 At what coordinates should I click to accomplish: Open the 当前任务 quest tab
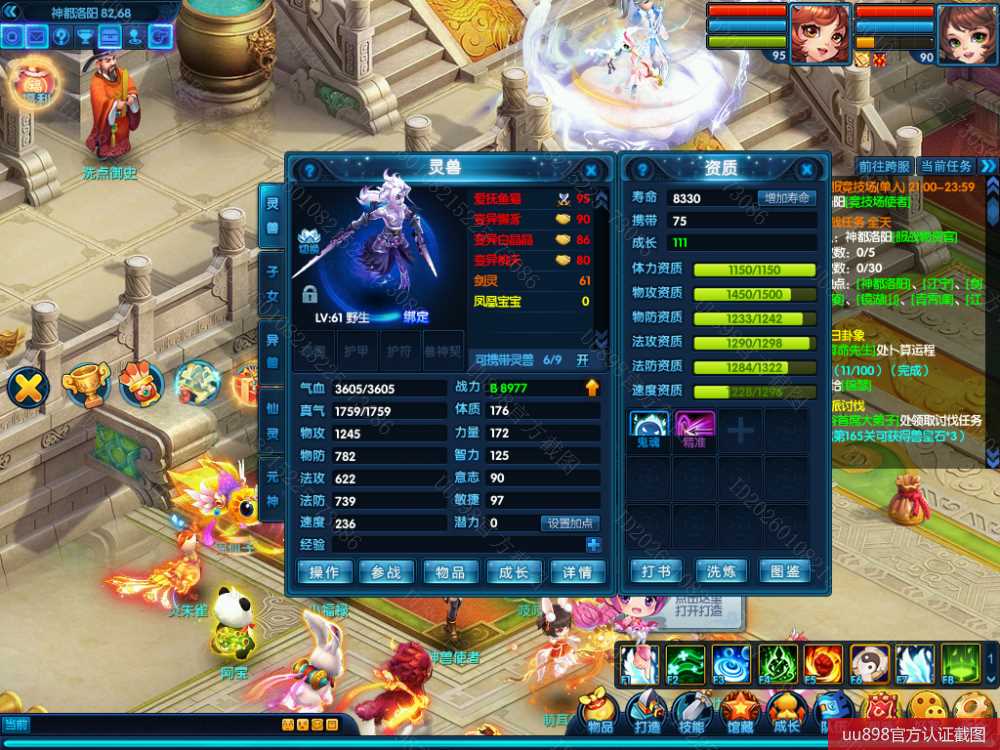click(945, 166)
